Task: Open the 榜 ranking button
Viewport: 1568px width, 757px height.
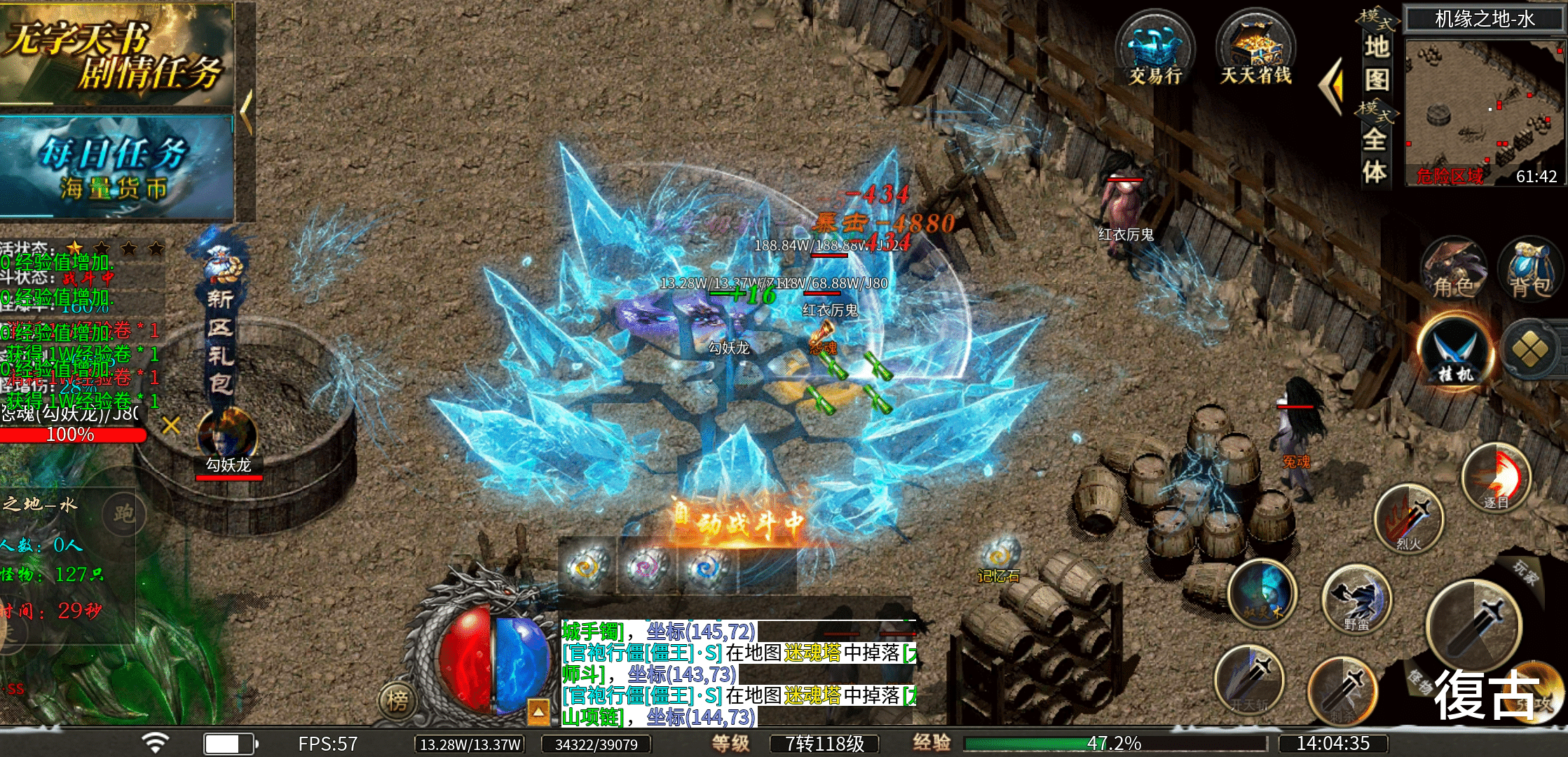Action: [x=397, y=700]
